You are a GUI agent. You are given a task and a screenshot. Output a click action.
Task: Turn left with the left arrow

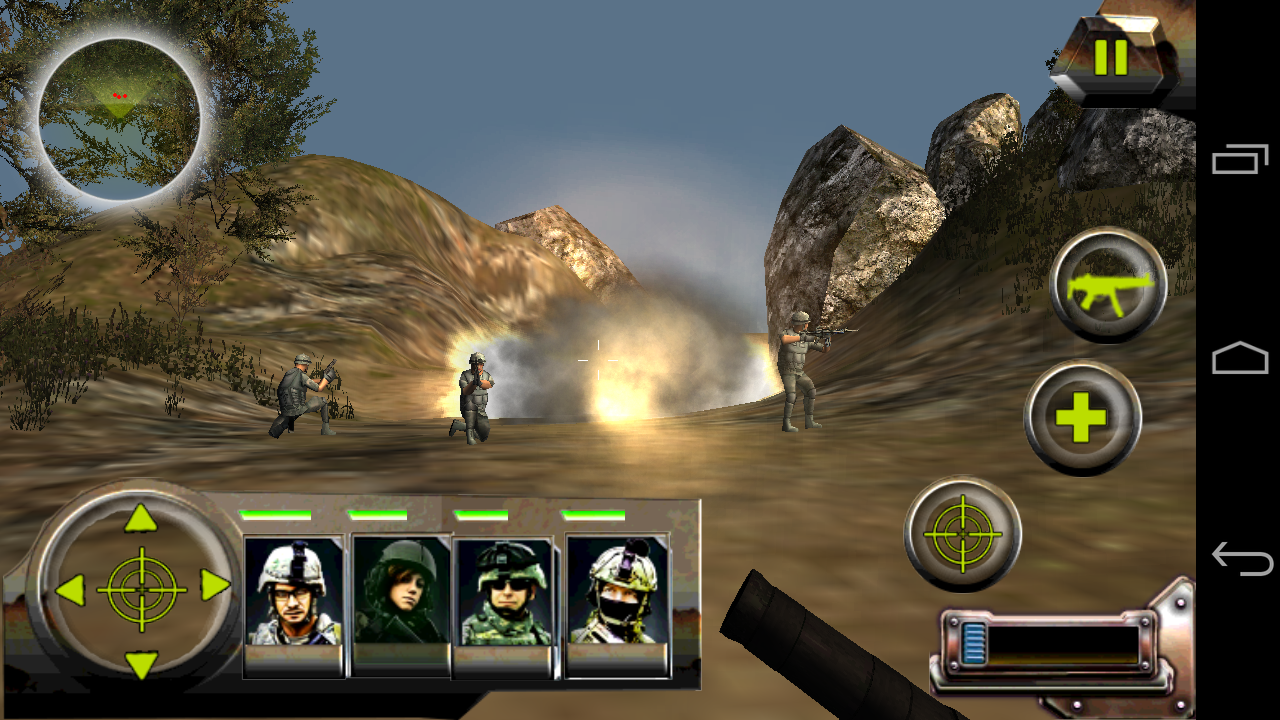(x=69, y=589)
